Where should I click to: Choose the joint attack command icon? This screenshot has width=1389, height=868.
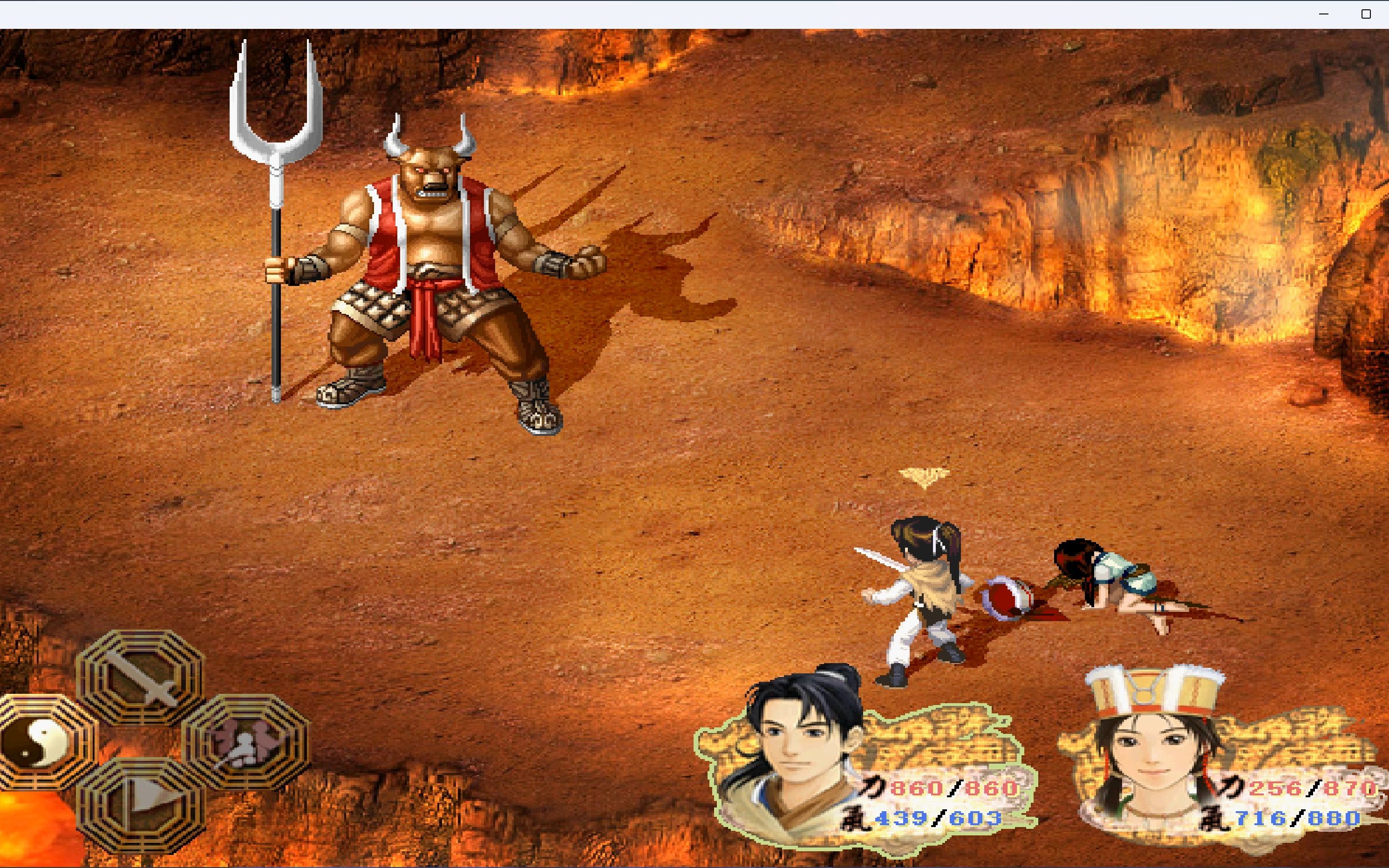coord(246,742)
